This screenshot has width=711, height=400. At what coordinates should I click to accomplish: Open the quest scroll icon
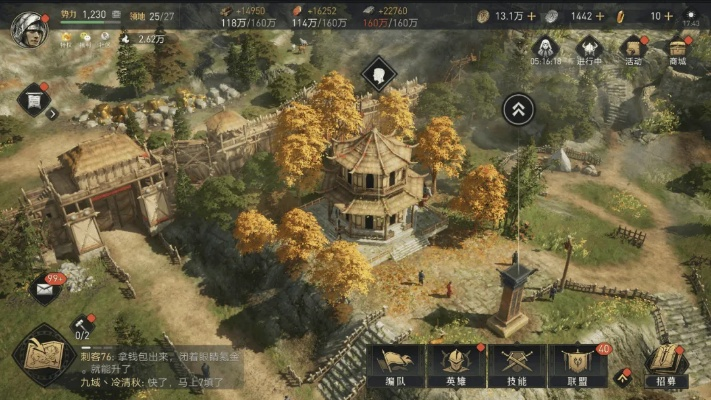click(x=32, y=98)
